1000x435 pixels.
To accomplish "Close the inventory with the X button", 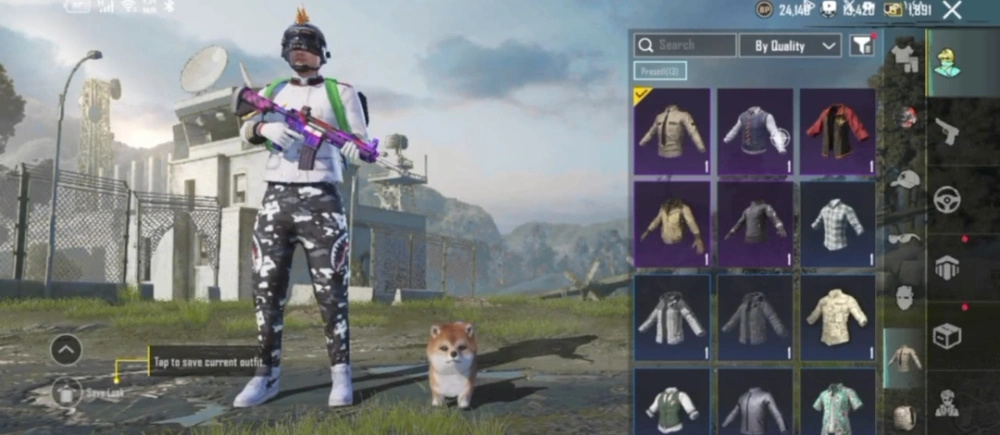I will coord(952,11).
